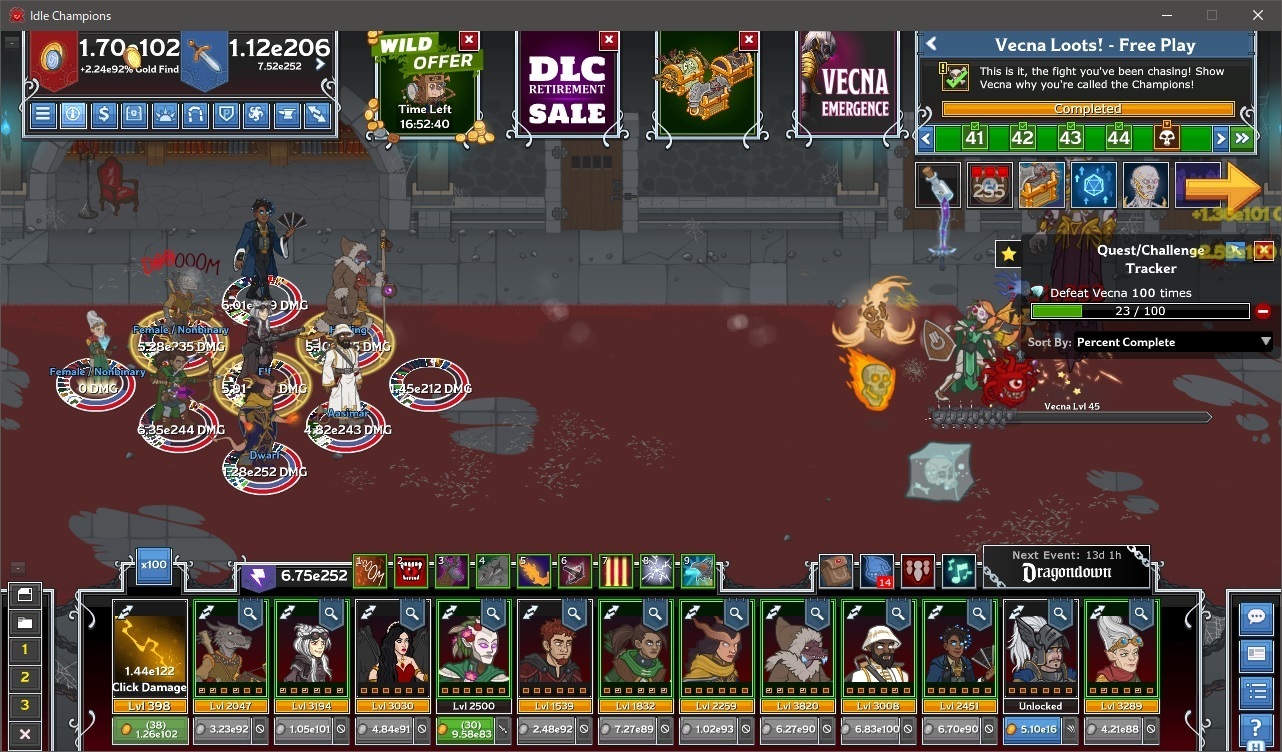1282x752 pixels.
Task: Open the DLC Retirement Sale promotion
Action: coord(567,88)
